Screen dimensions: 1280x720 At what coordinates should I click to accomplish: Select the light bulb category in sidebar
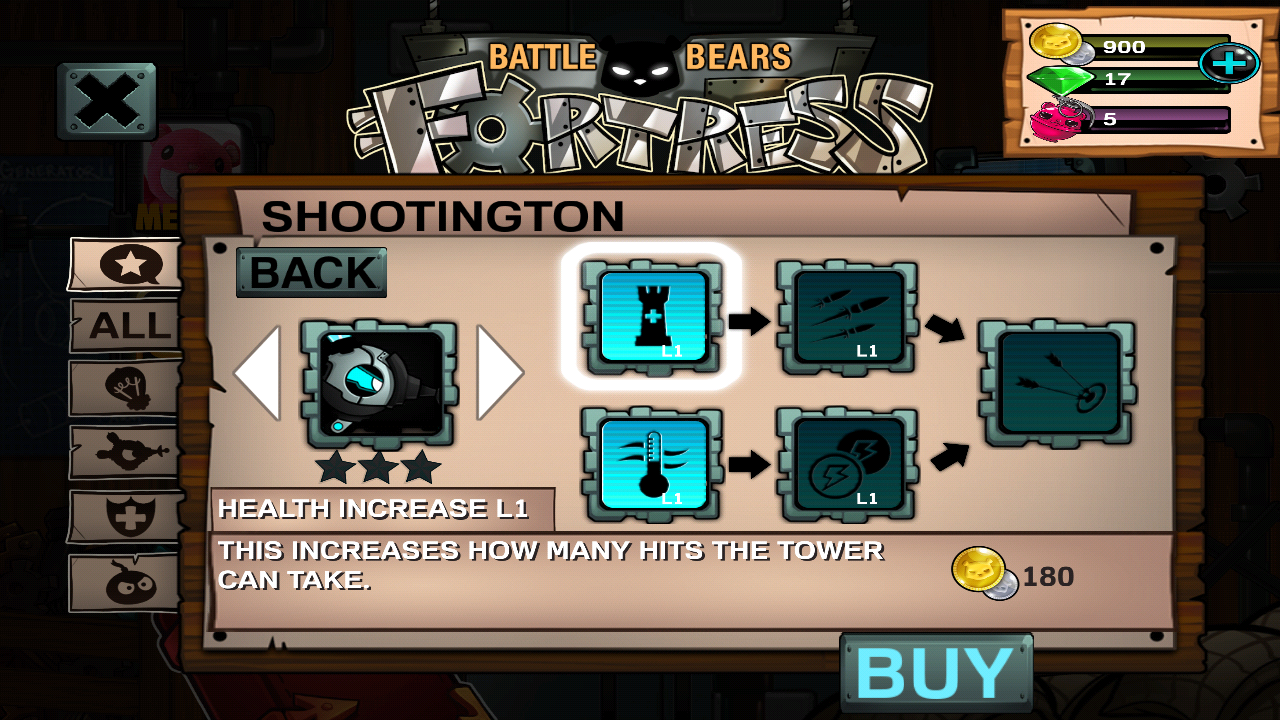122,387
